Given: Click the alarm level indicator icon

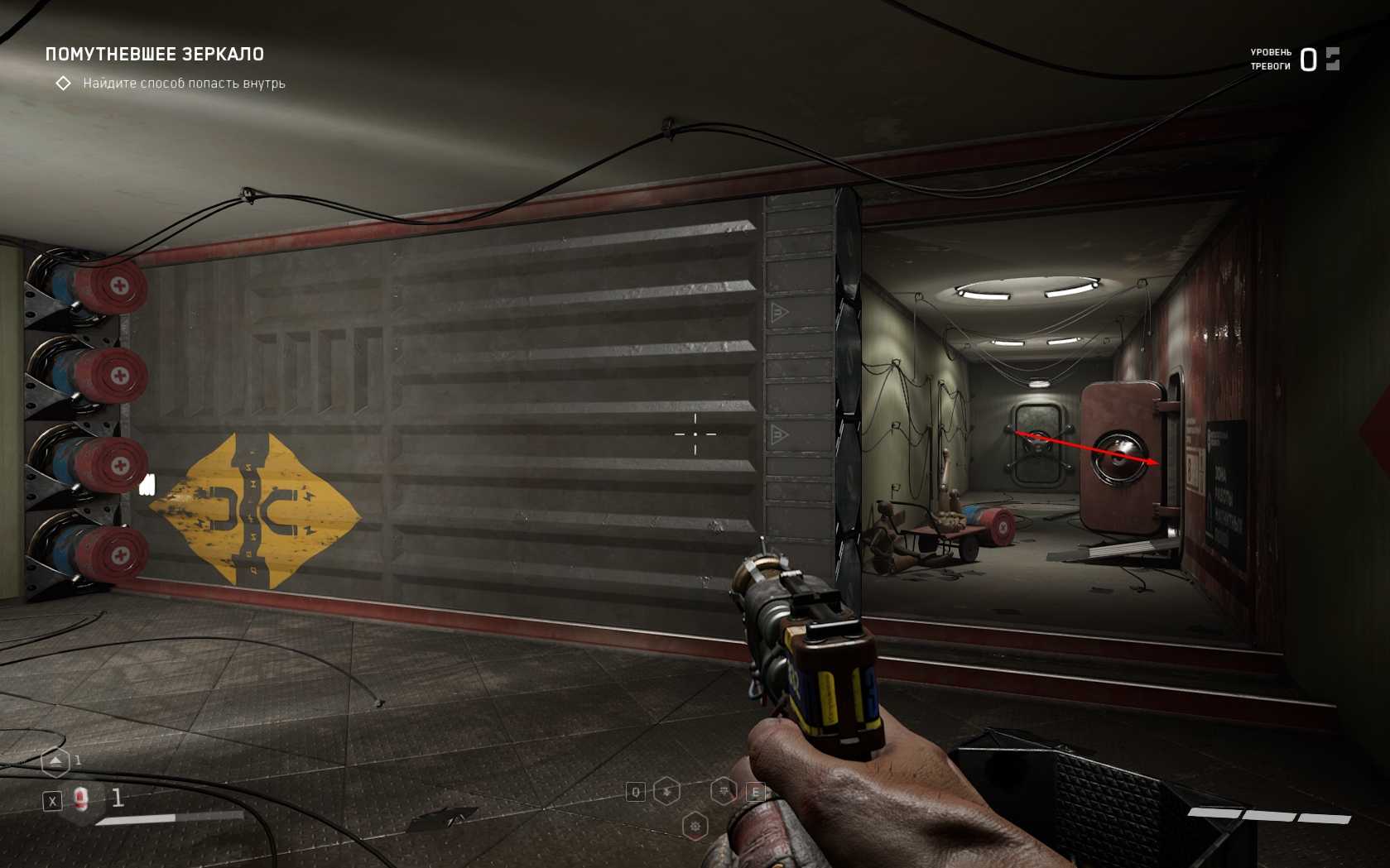Looking at the screenshot, I should point(1332,59).
